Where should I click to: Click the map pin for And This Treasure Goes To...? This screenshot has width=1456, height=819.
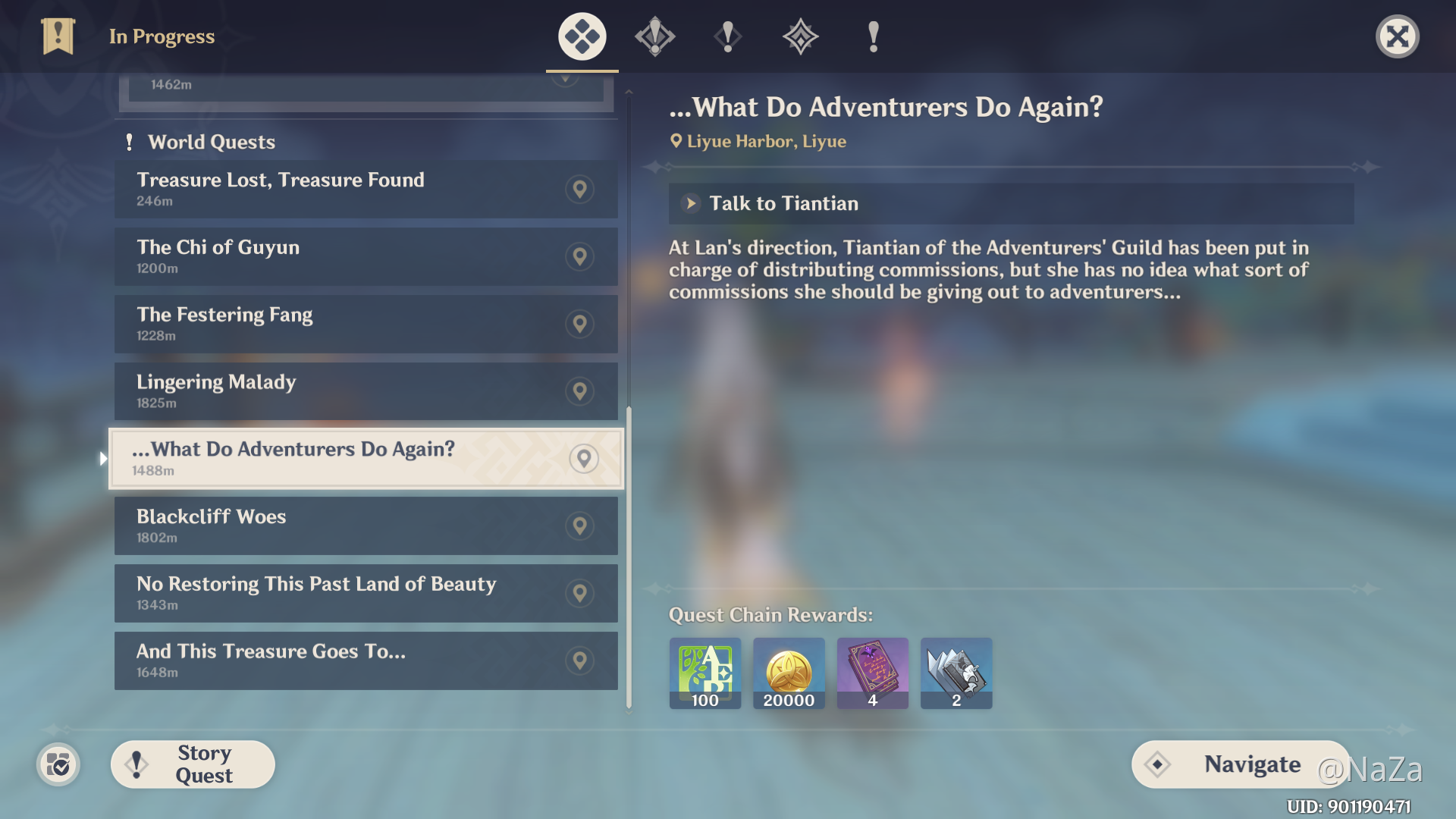coord(579,660)
